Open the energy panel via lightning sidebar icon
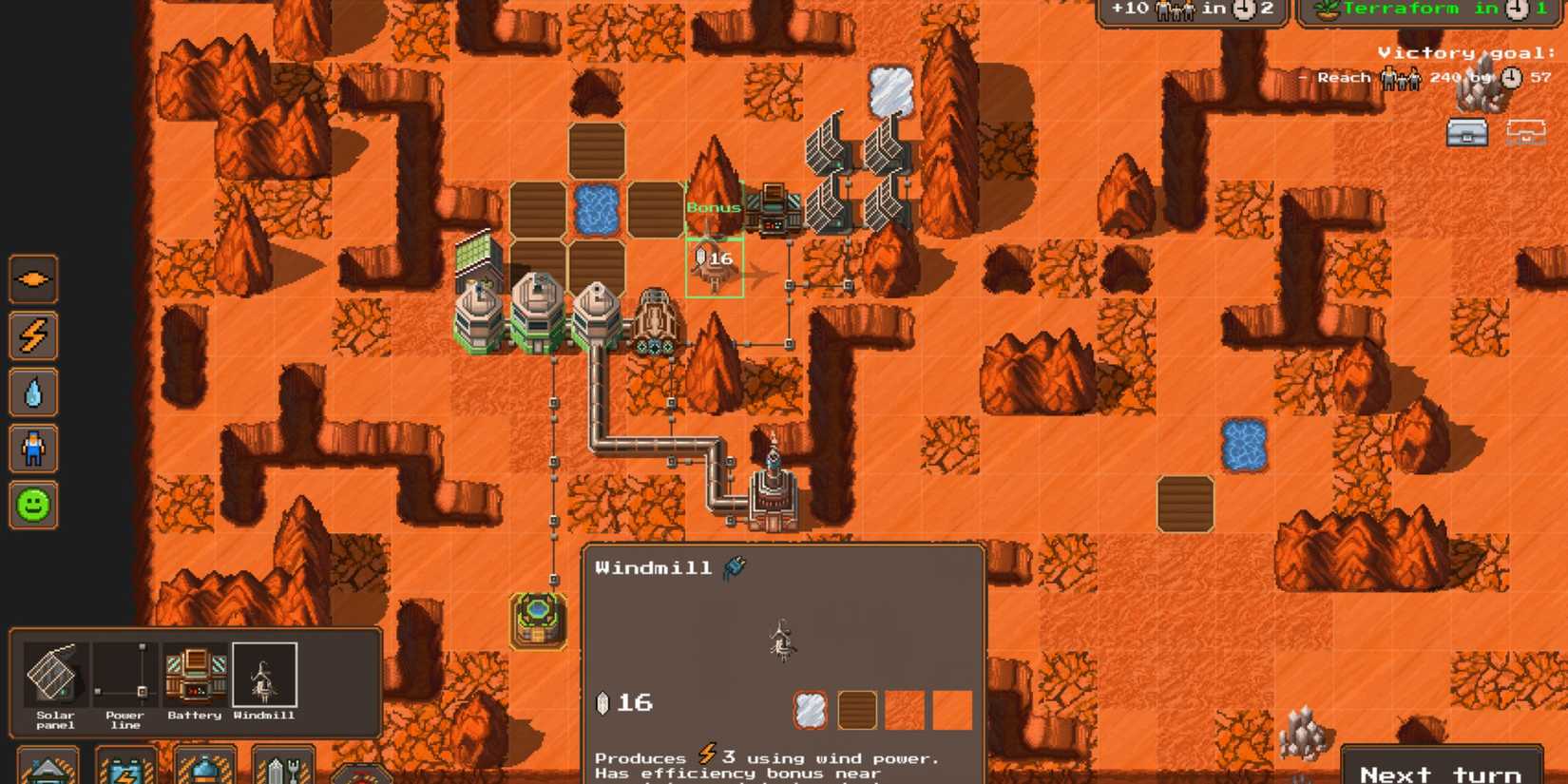Image resolution: width=1568 pixels, height=784 pixels. (33, 335)
